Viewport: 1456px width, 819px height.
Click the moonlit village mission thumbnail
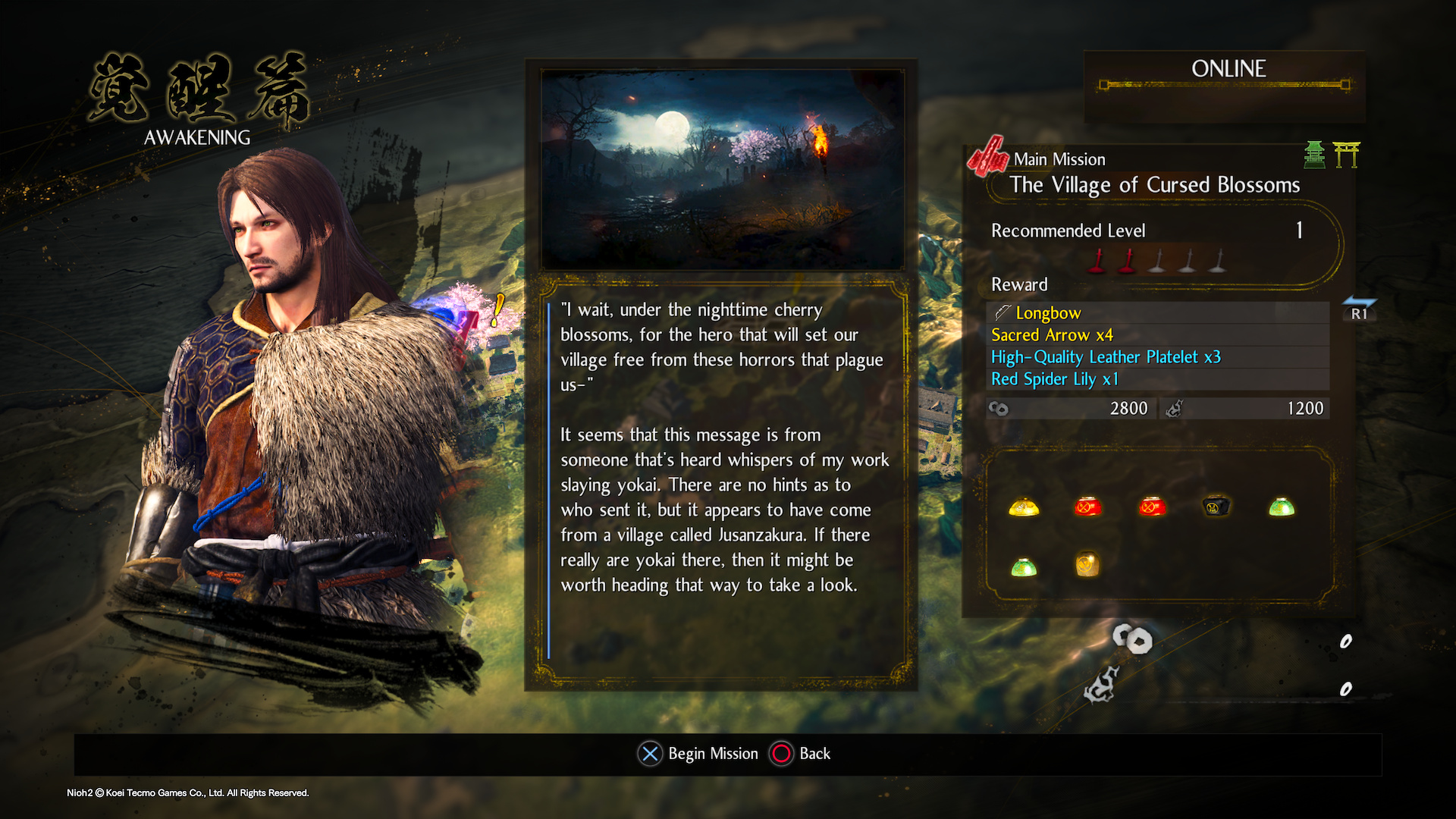click(721, 169)
